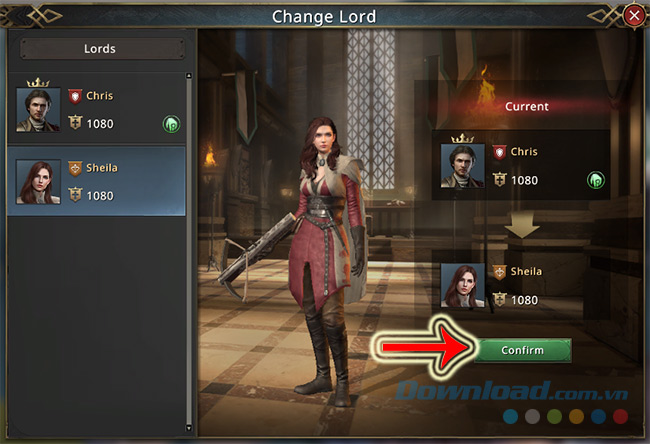
Task: Confirm the lord change
Action: coord(522,350)
